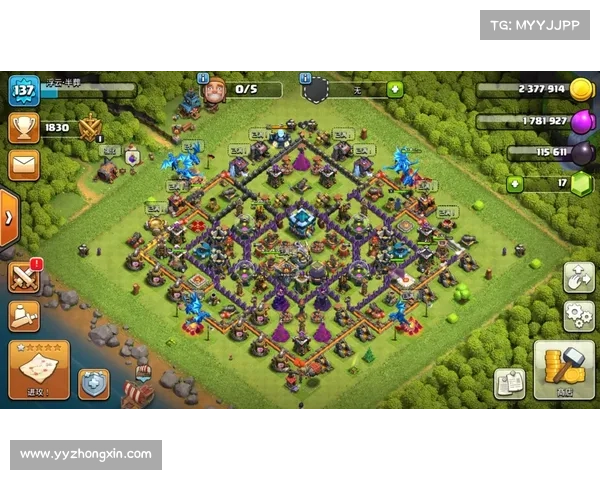
Task: Click the green plus beside the shield
Action: click(x=394, y=90)
